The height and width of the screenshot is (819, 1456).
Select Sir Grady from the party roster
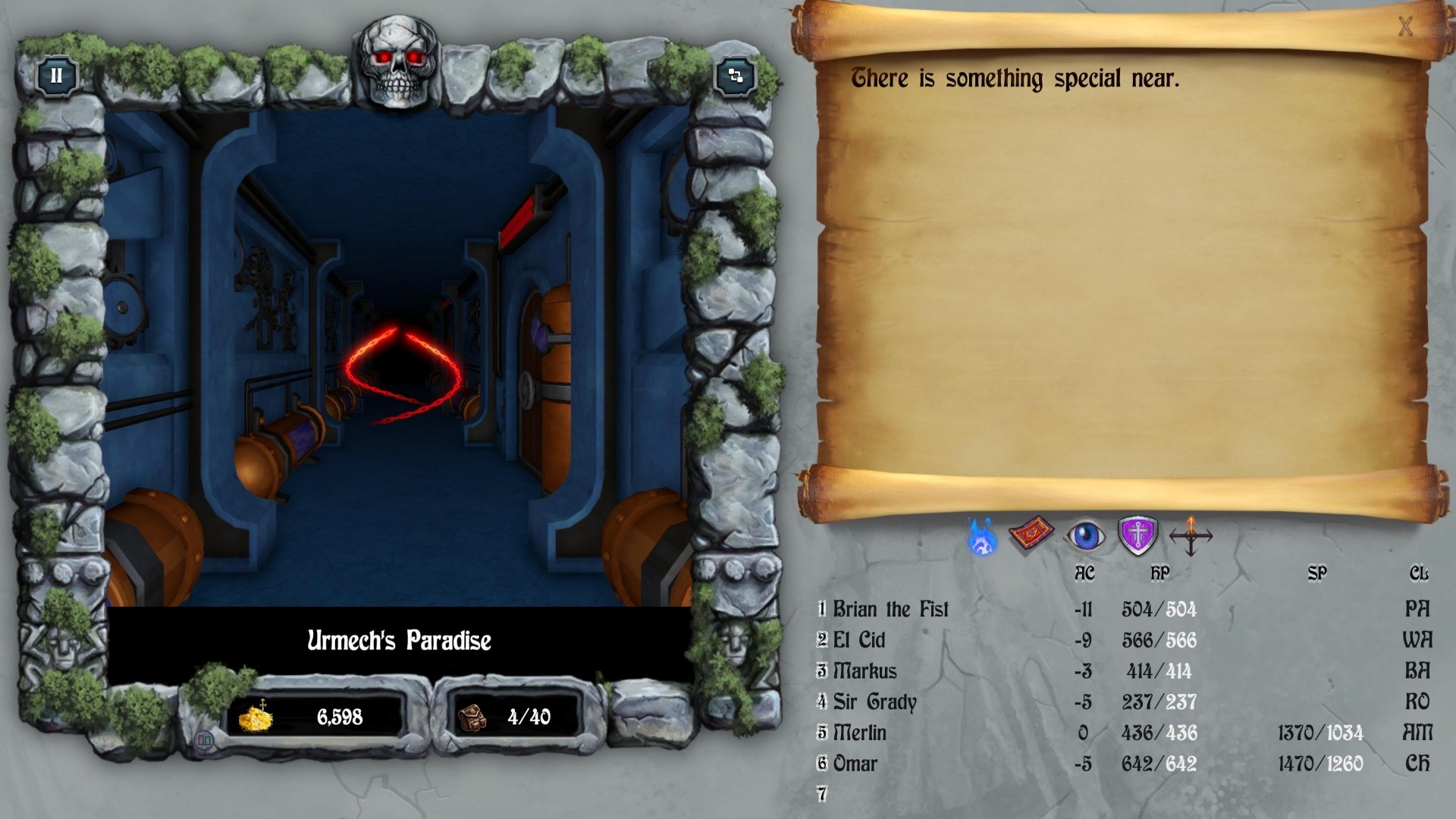tap(874, 702)
